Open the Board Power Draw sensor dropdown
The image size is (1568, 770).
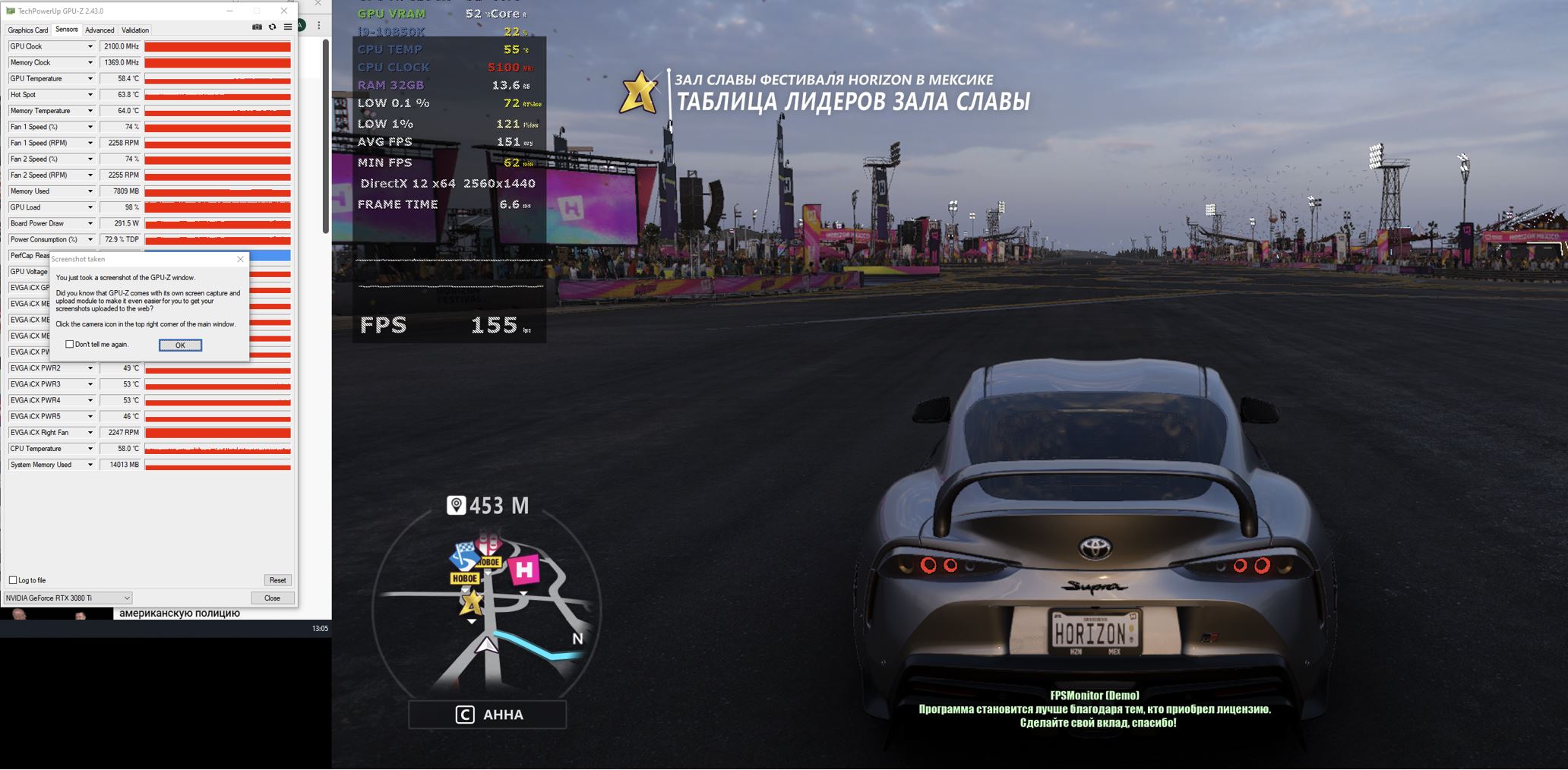(90, 224)
